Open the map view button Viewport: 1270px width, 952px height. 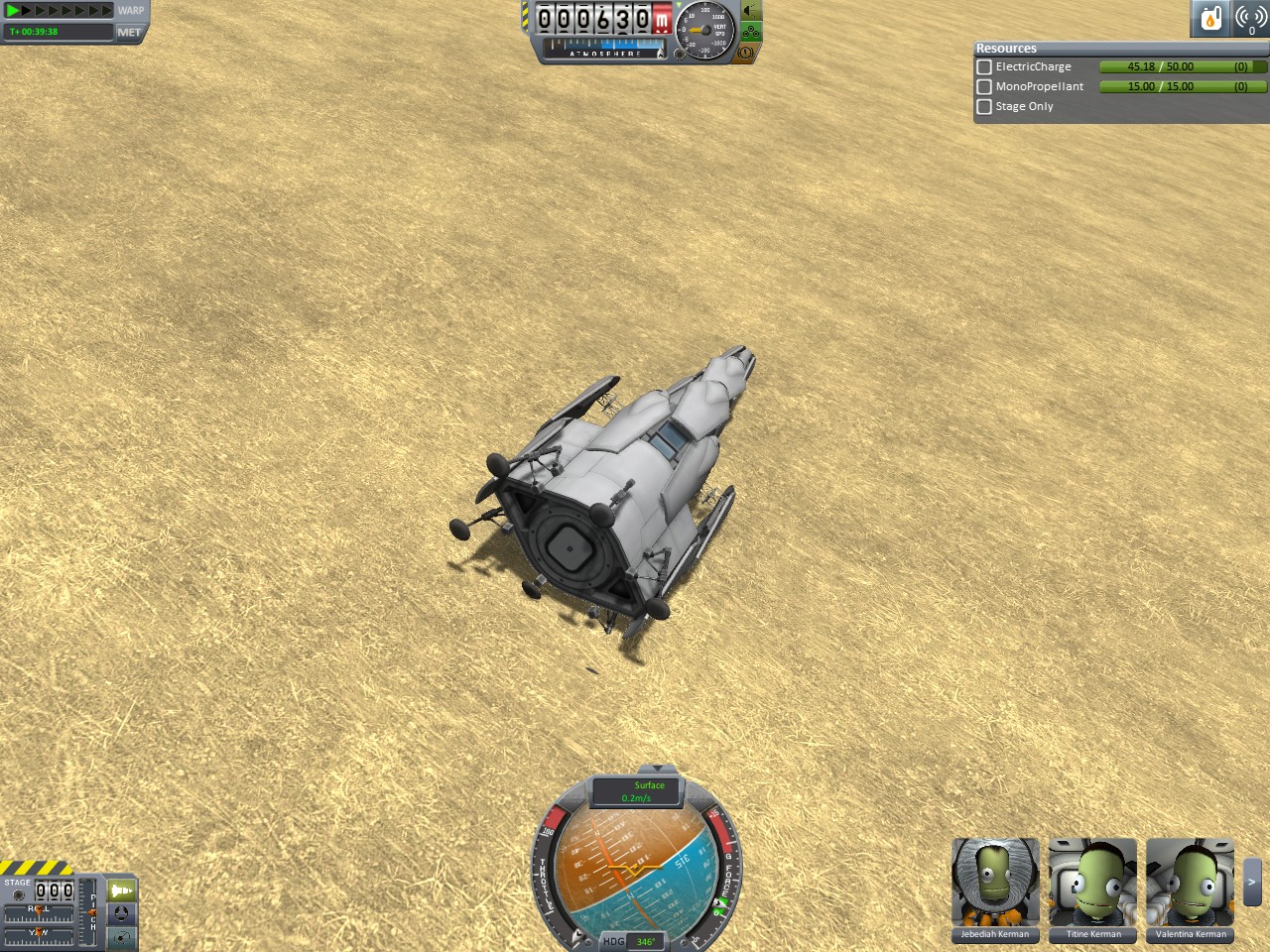coord(121,936)
